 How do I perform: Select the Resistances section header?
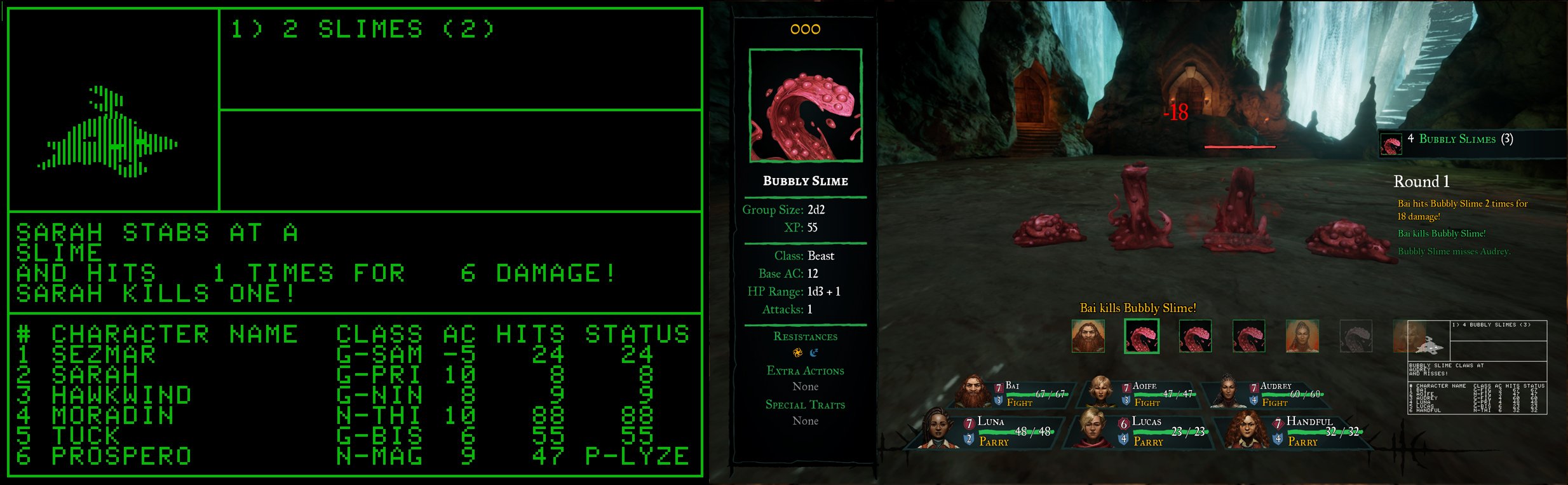(805, 336)
